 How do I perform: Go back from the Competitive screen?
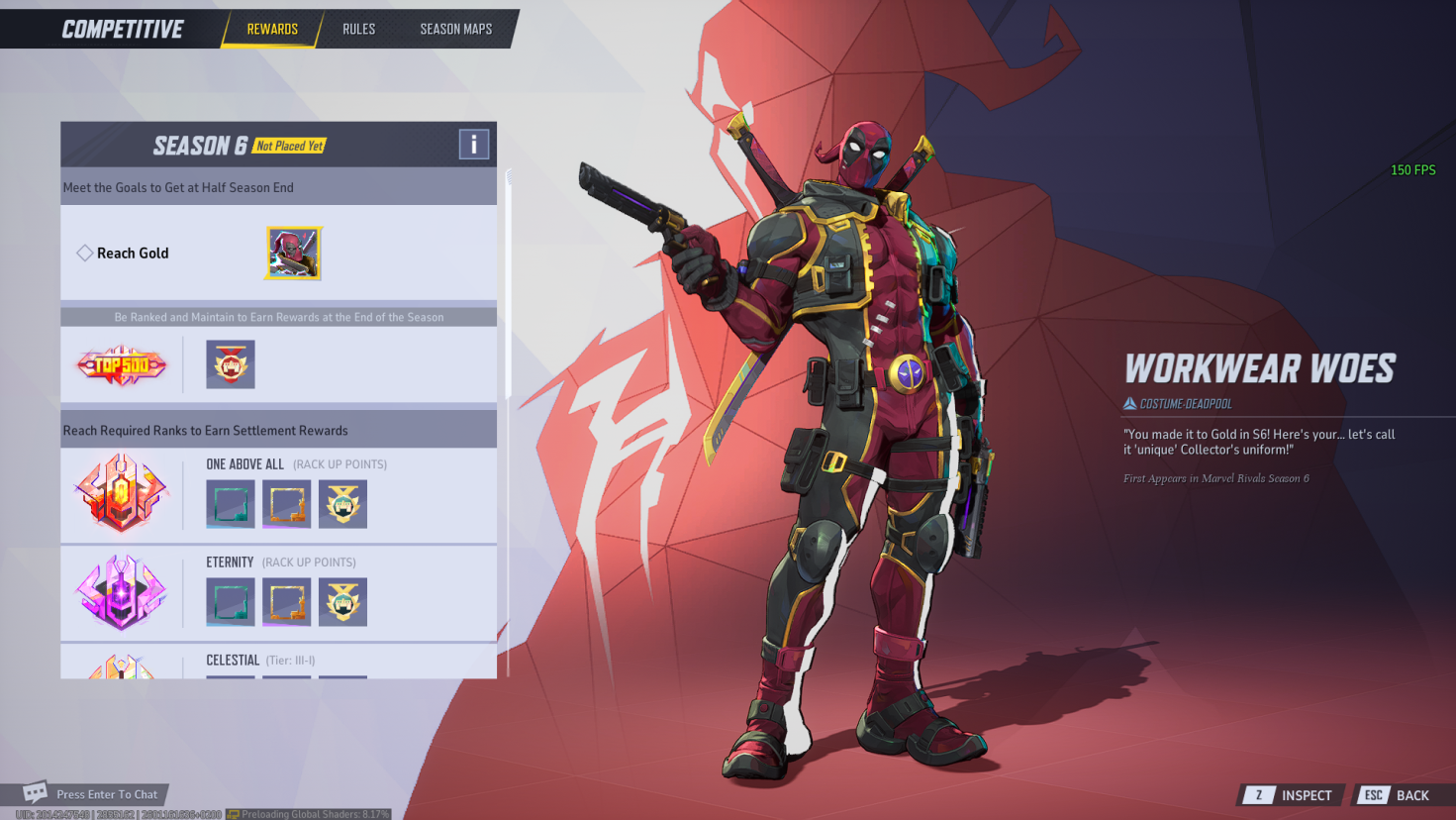pyautogui.click(x=1398, y=795)
